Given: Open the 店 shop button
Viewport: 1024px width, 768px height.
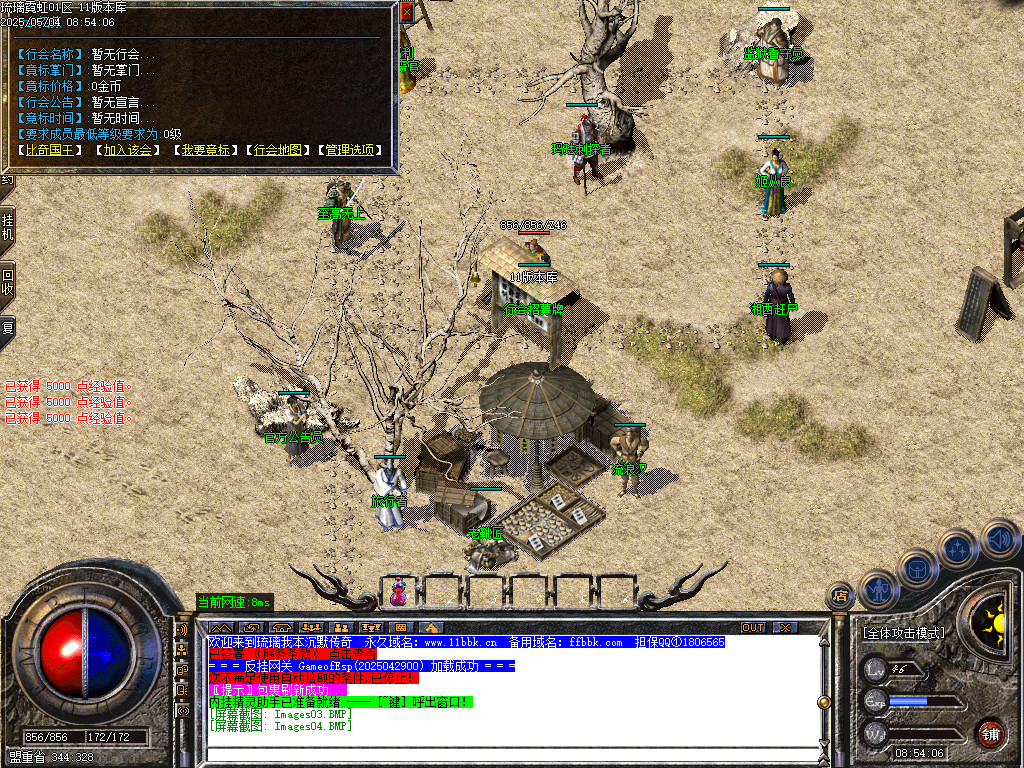Looking at the screenshot, I should coord(840,596).
